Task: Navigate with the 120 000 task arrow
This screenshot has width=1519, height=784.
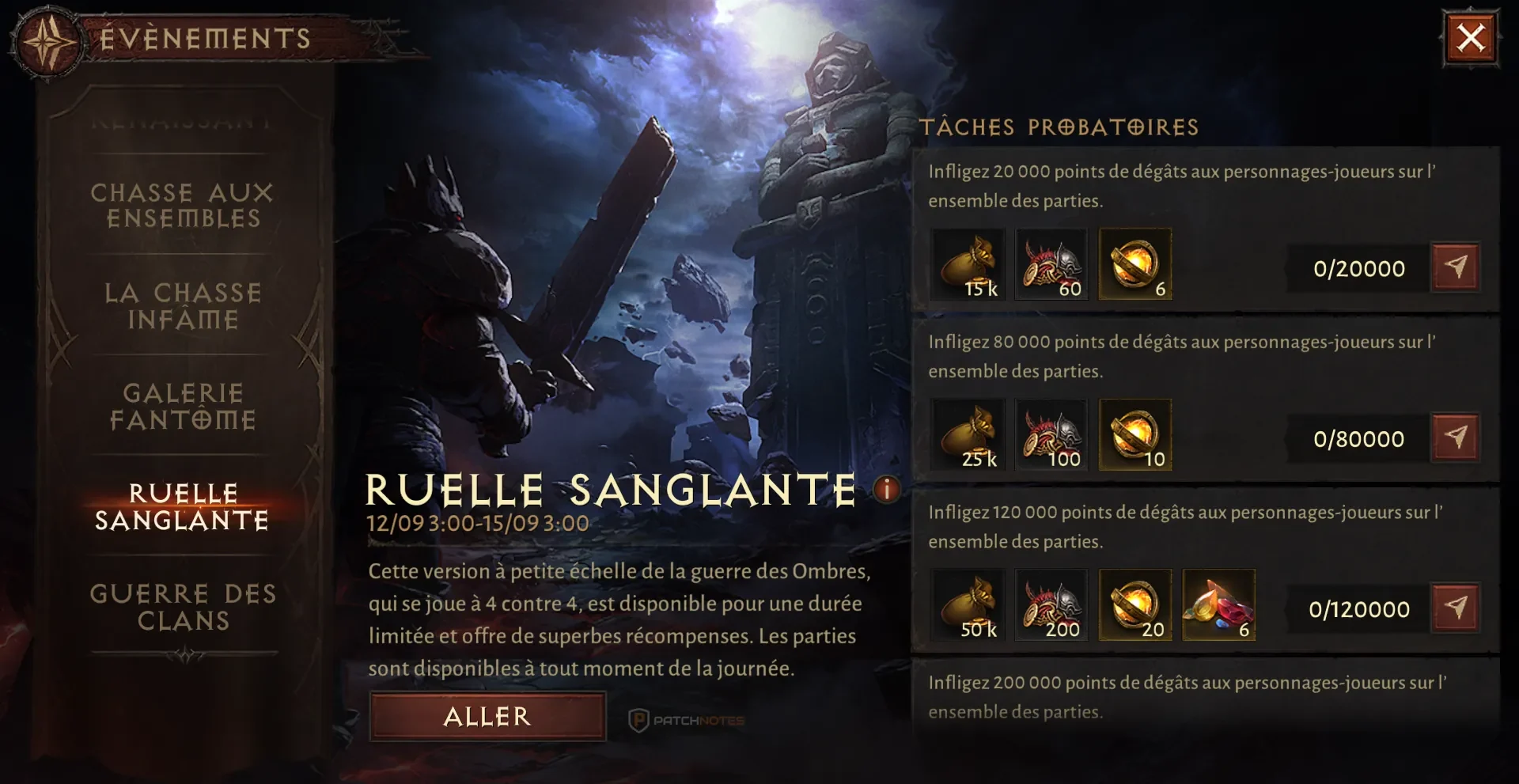Action: (1456, 608)
